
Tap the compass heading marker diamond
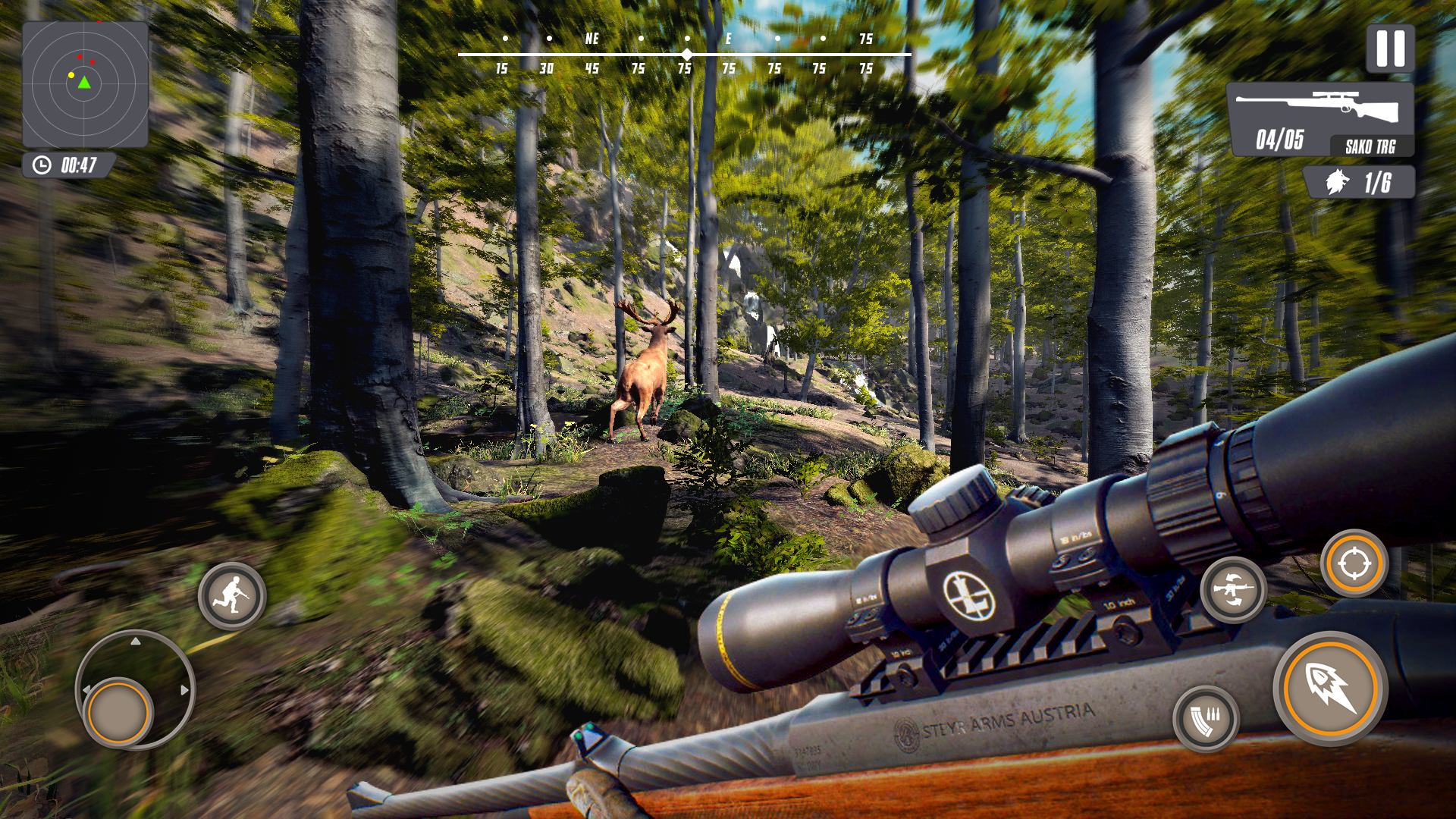pos(686,54)
